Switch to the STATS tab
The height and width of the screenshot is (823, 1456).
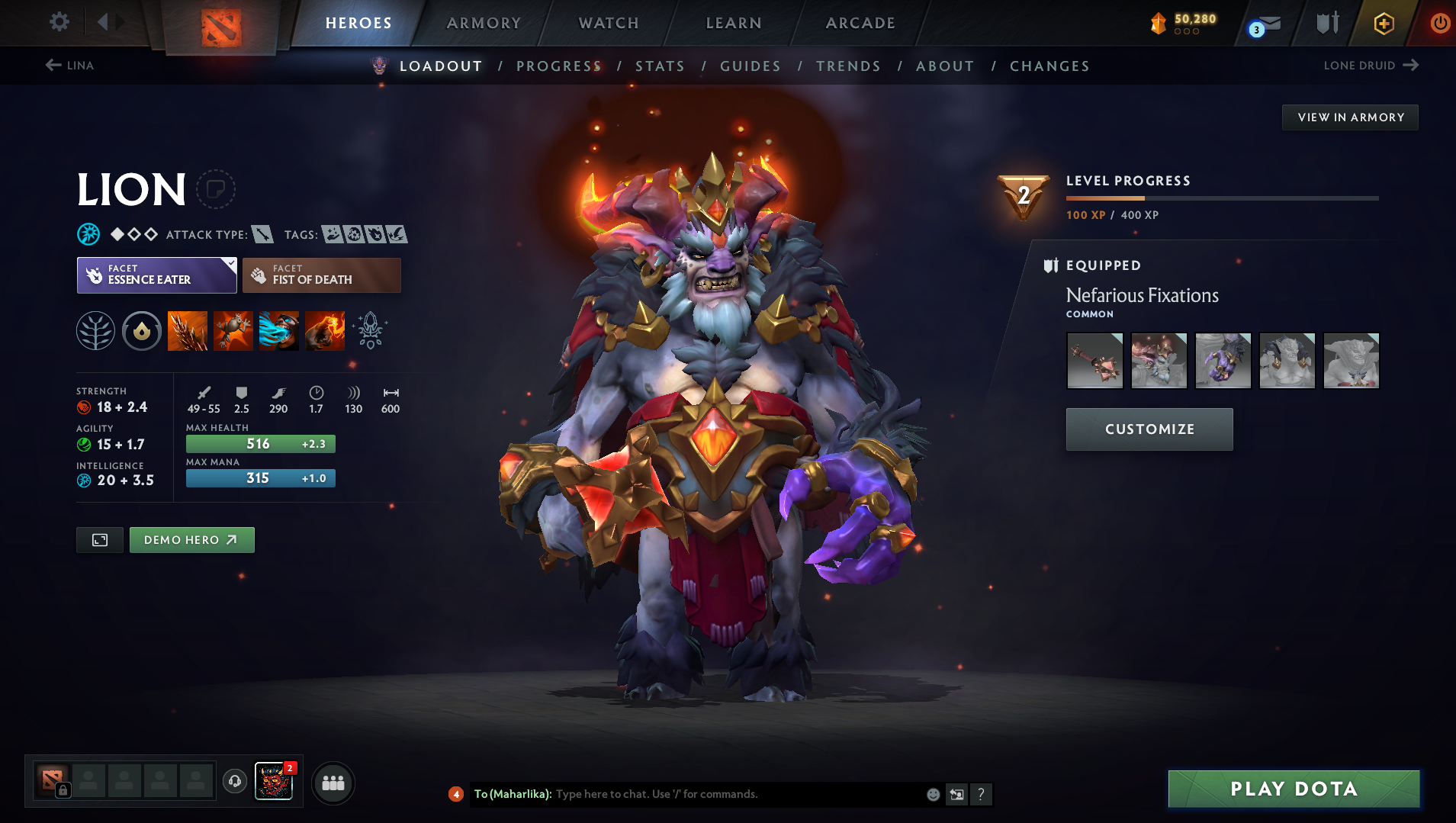tap(660, 66)
